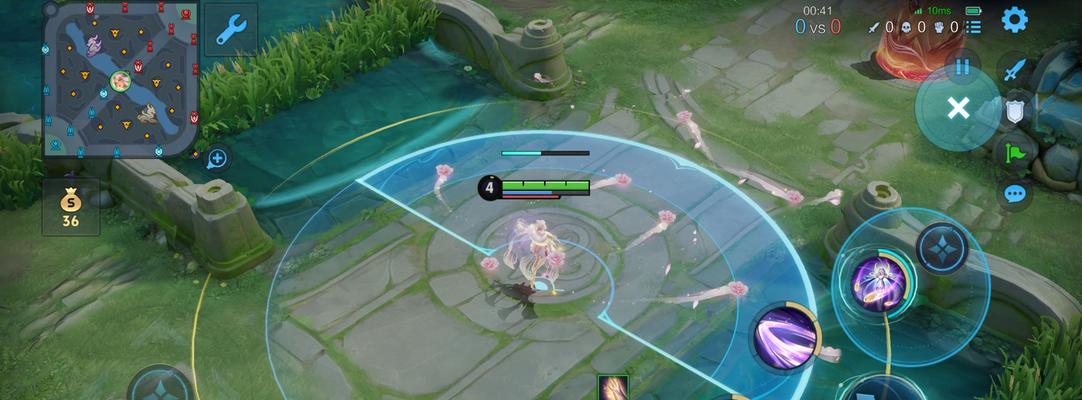The height and width of the screenshot is (400, 1082).
Task: Tap the plus magnifier below the minimap
Action: (x=217, y=158)
